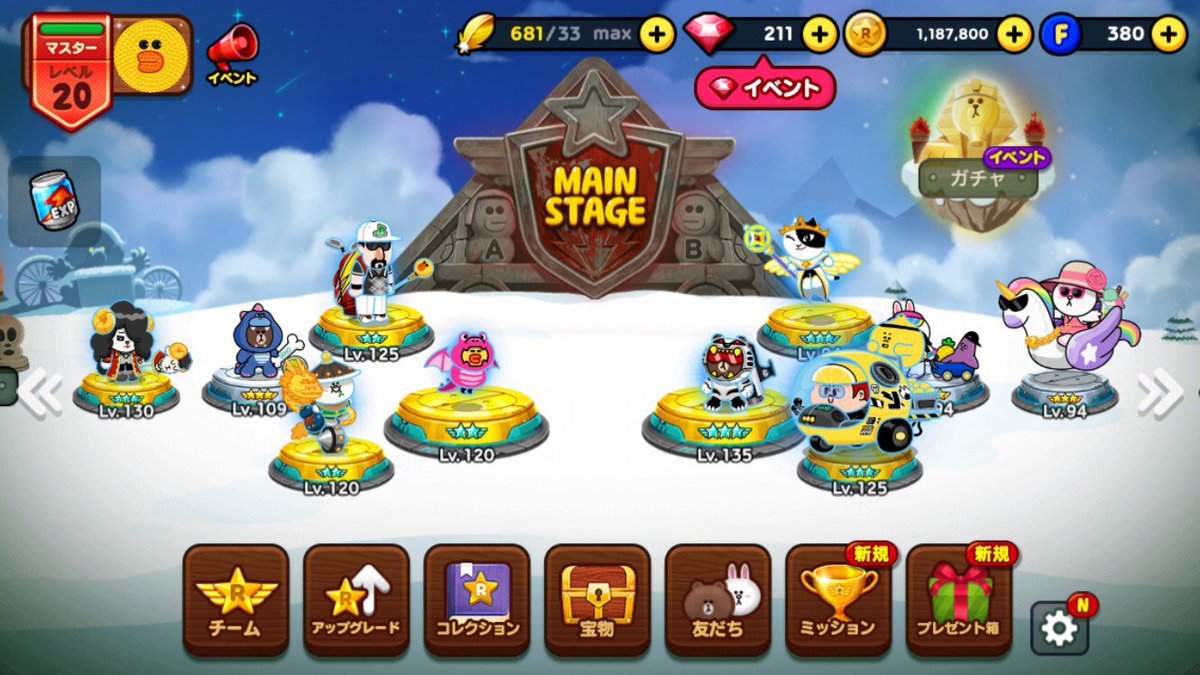1200x675 pixels.
Task: Open the コレクション collection book
Action: pyautogui.click(x=477, y=600)
